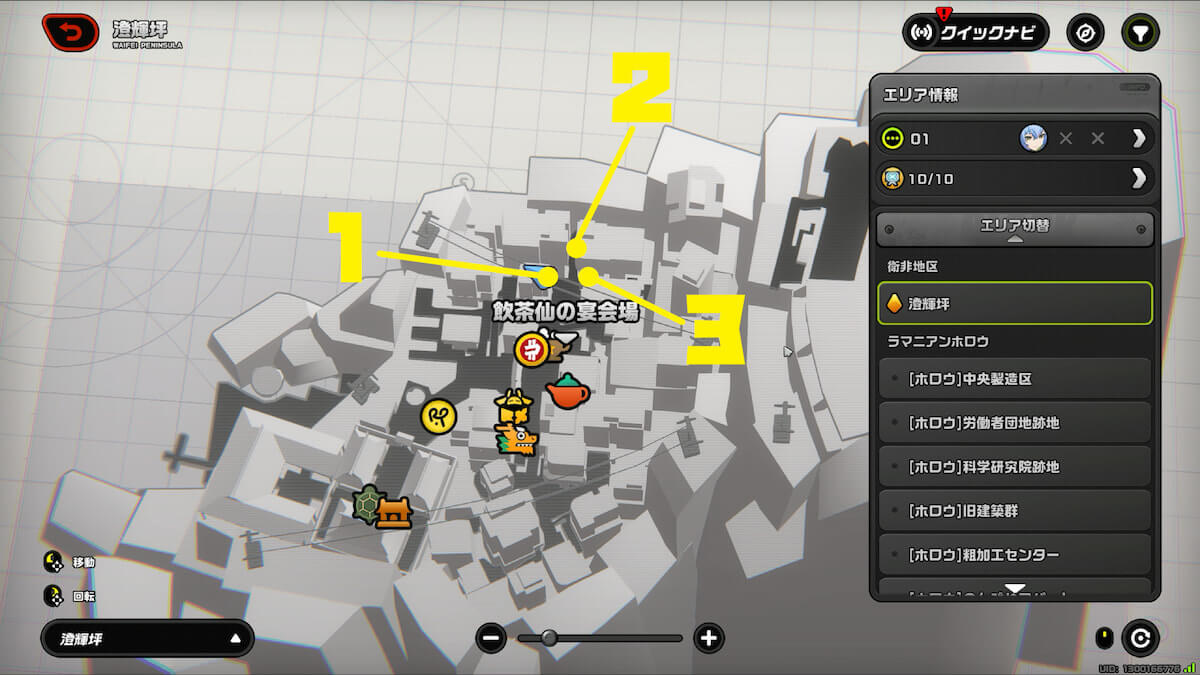Zoom out the map with minus button

491,638
